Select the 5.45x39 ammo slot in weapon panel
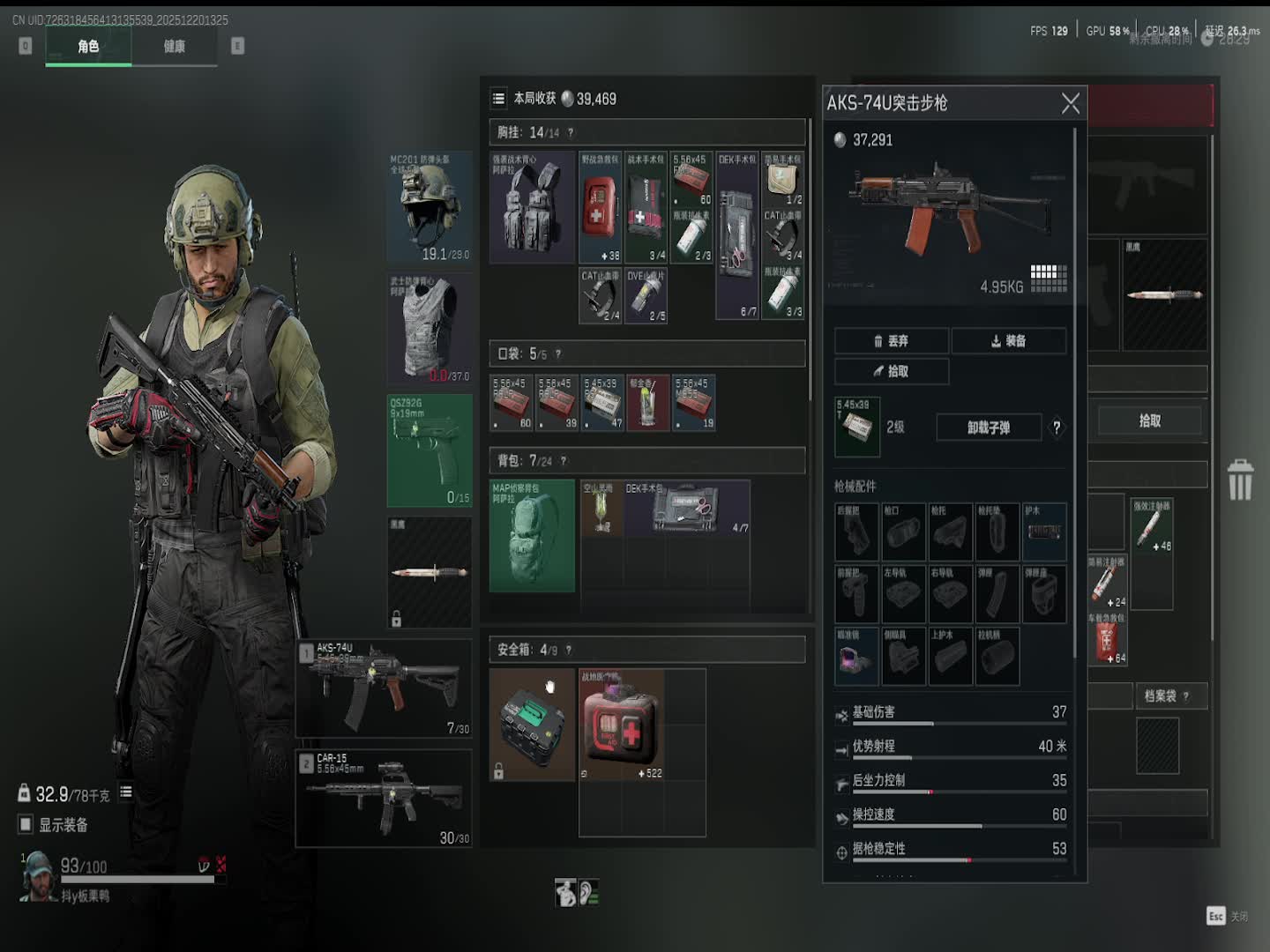 coord(856,428)
